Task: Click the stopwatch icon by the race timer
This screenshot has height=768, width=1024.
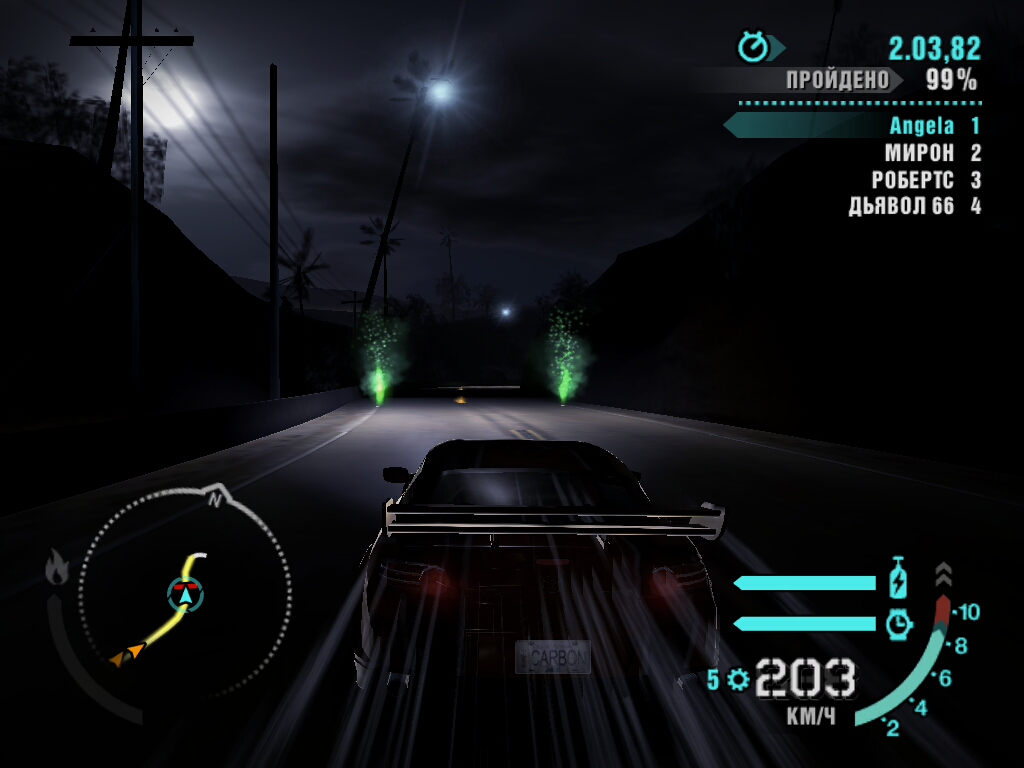Action: coord(752,47)
